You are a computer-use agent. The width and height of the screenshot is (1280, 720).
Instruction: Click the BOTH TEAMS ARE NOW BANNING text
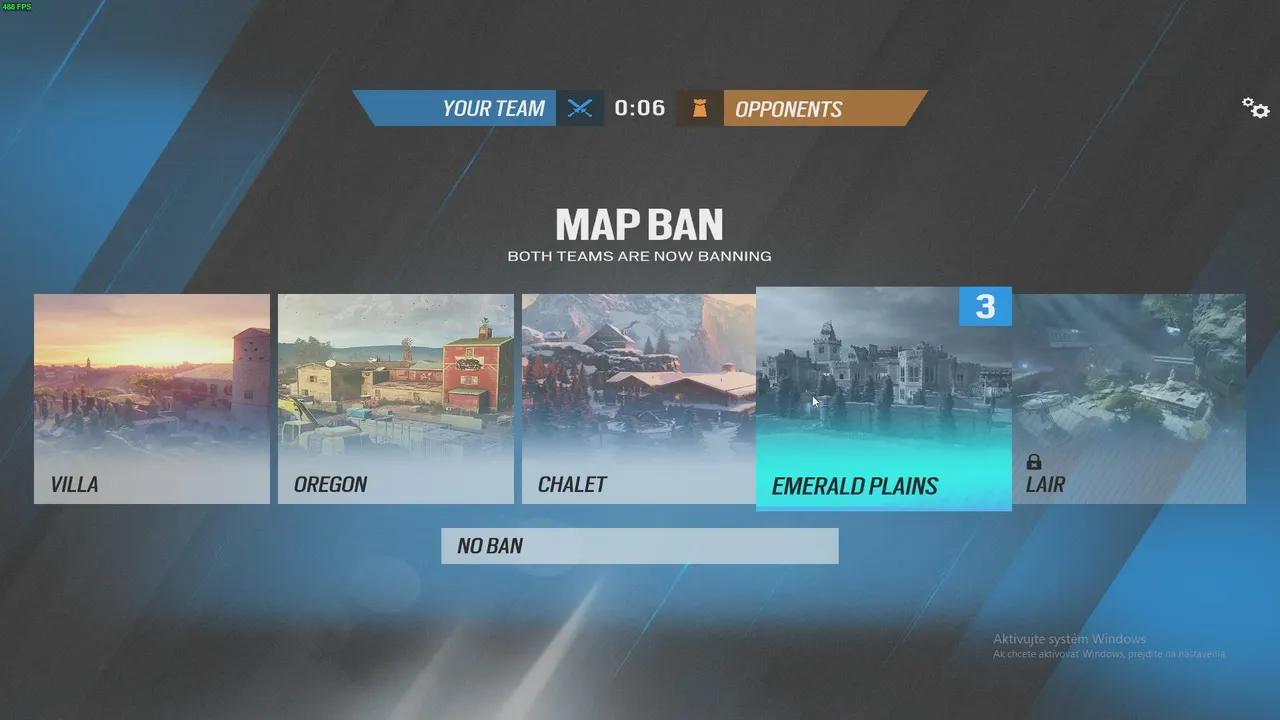pos(639,256)
